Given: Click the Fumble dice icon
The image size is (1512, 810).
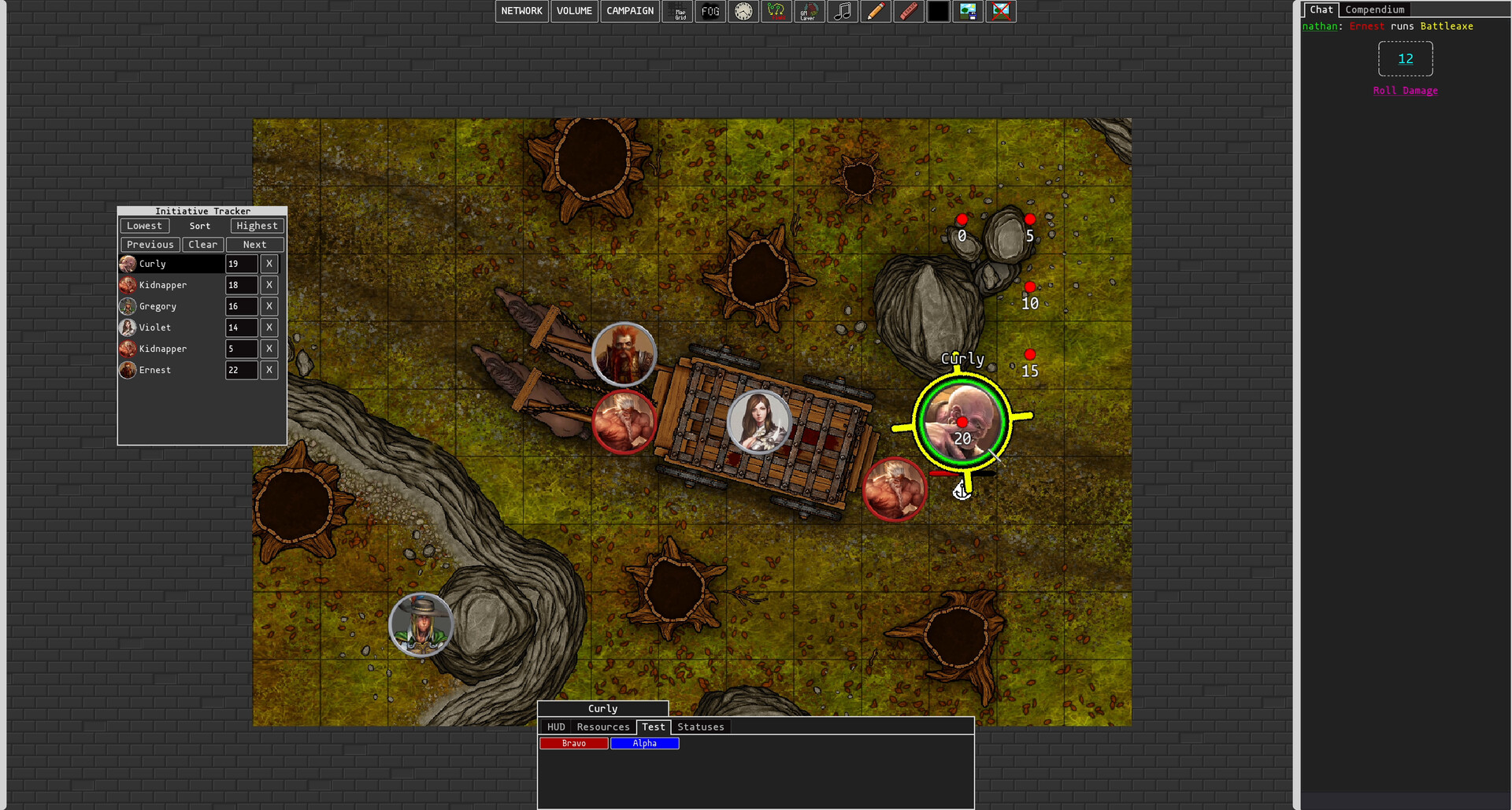Looking at the screenshot, I should (x=776, y=11).
